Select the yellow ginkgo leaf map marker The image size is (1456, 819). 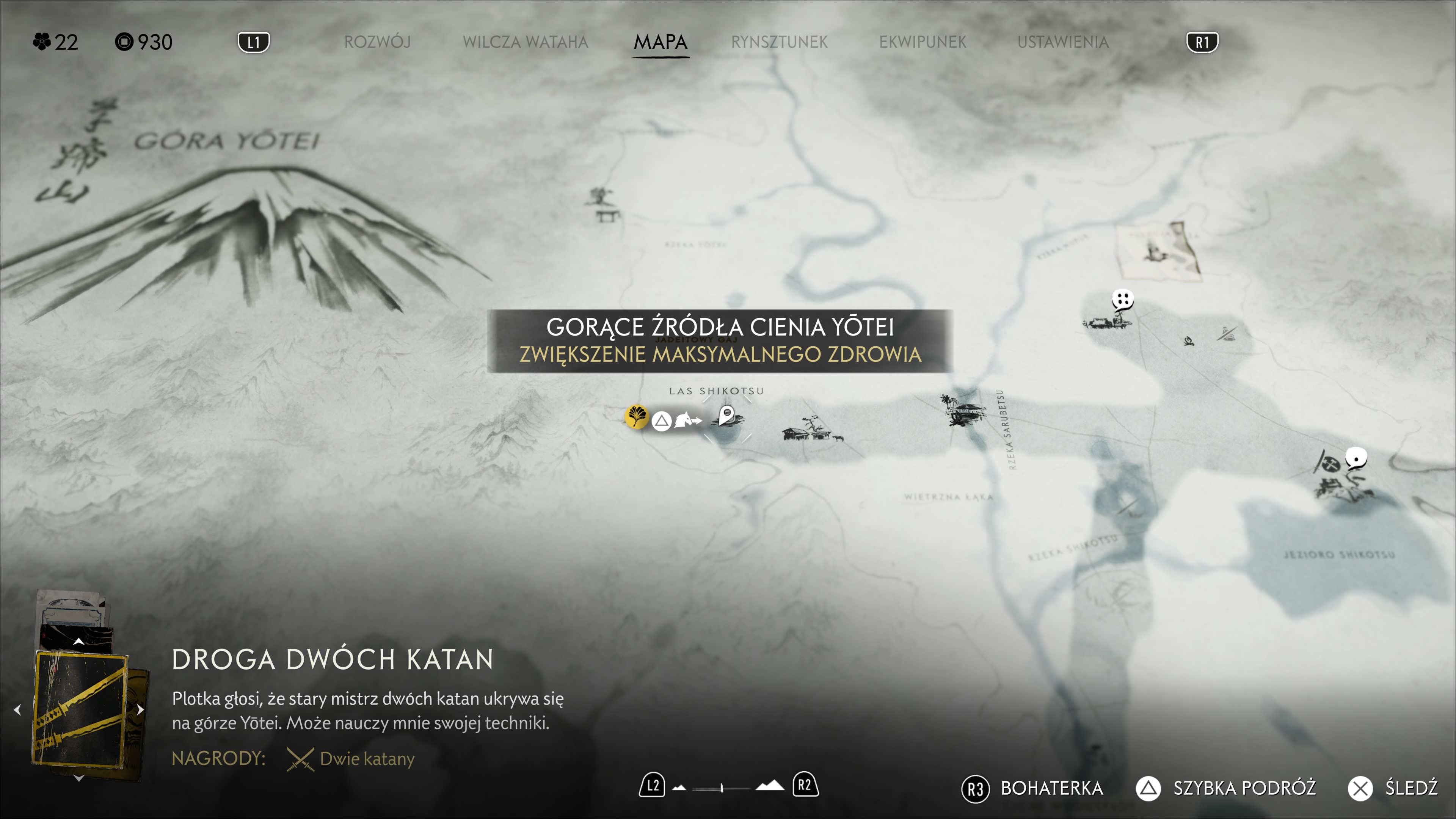click(637, 417)
